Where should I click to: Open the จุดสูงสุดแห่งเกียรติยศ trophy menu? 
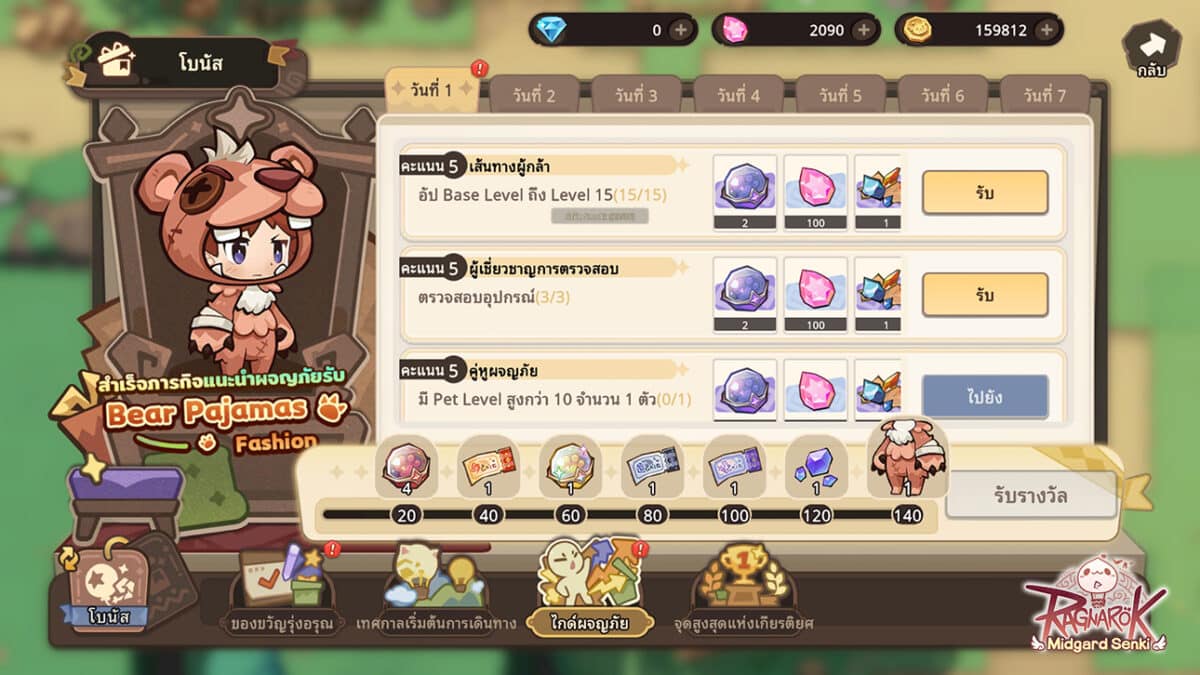[744, 583]
